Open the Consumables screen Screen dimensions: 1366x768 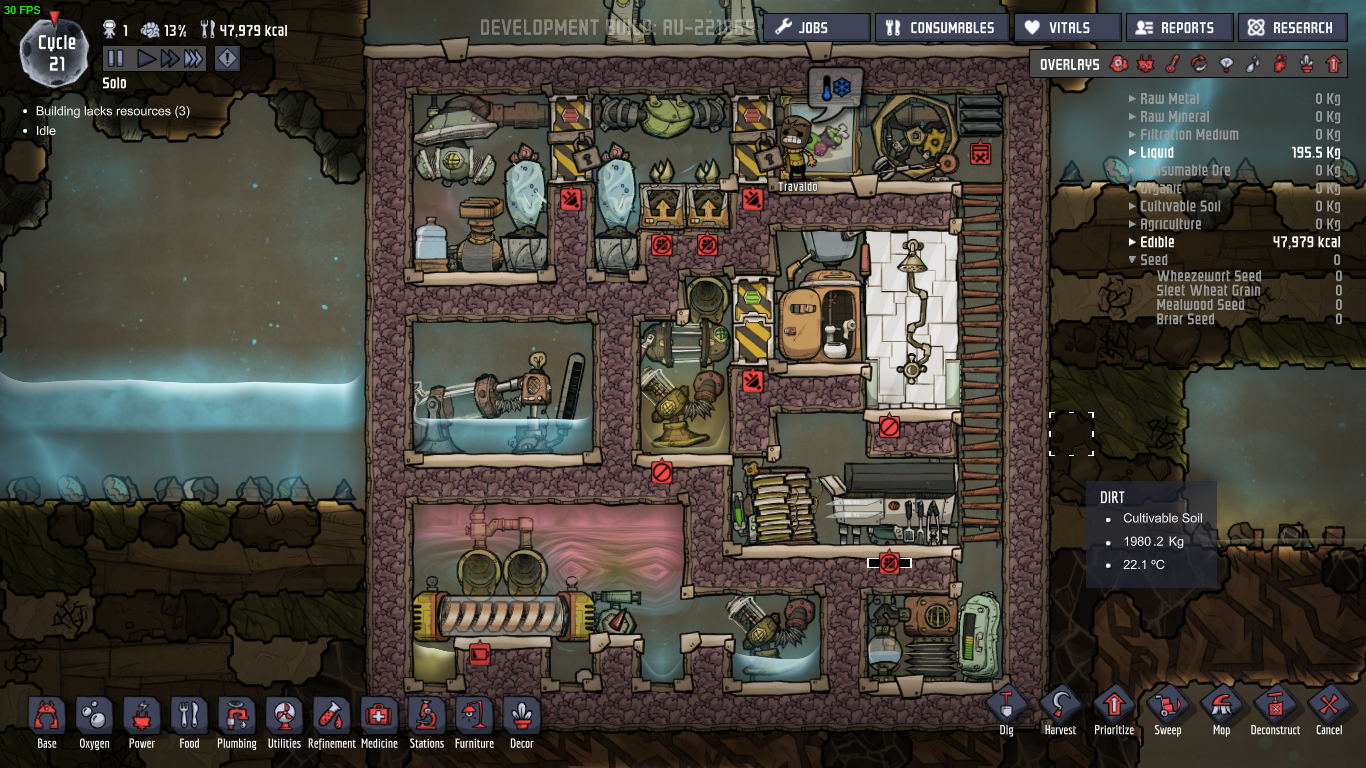tap(940, 28)
